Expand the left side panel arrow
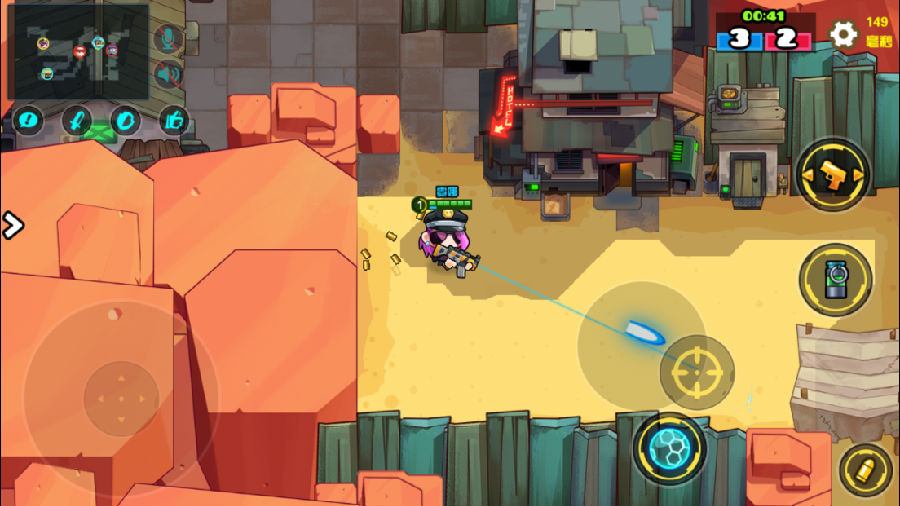 click(x=12, y=225)
